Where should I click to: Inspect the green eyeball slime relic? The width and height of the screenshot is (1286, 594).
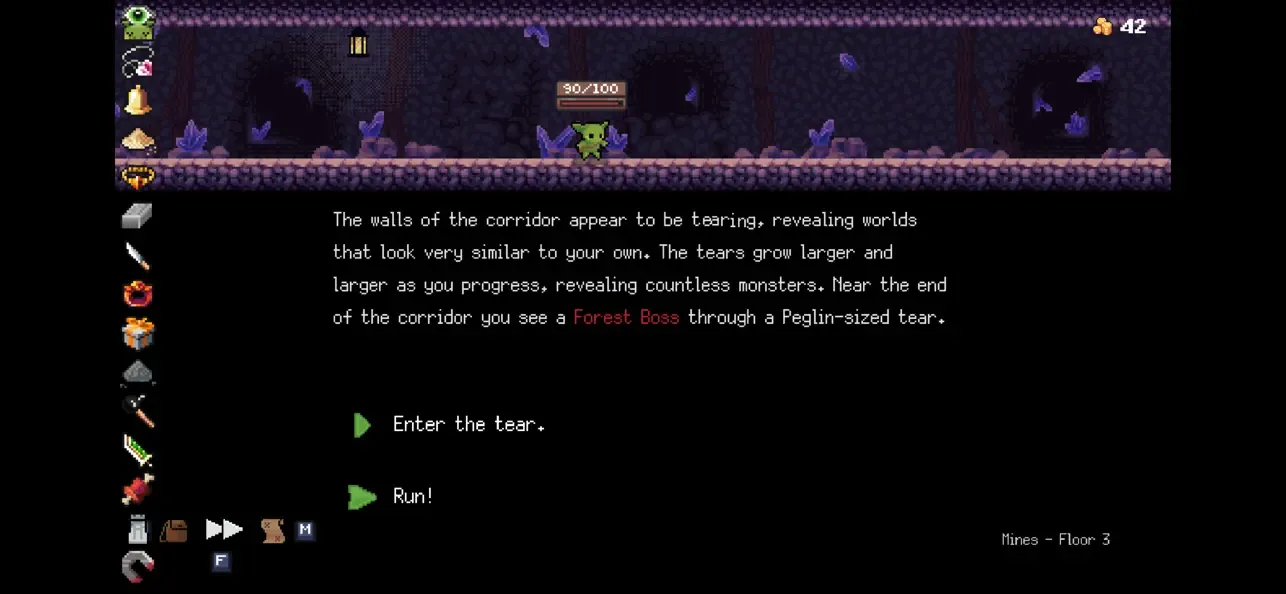pos(138,22)
